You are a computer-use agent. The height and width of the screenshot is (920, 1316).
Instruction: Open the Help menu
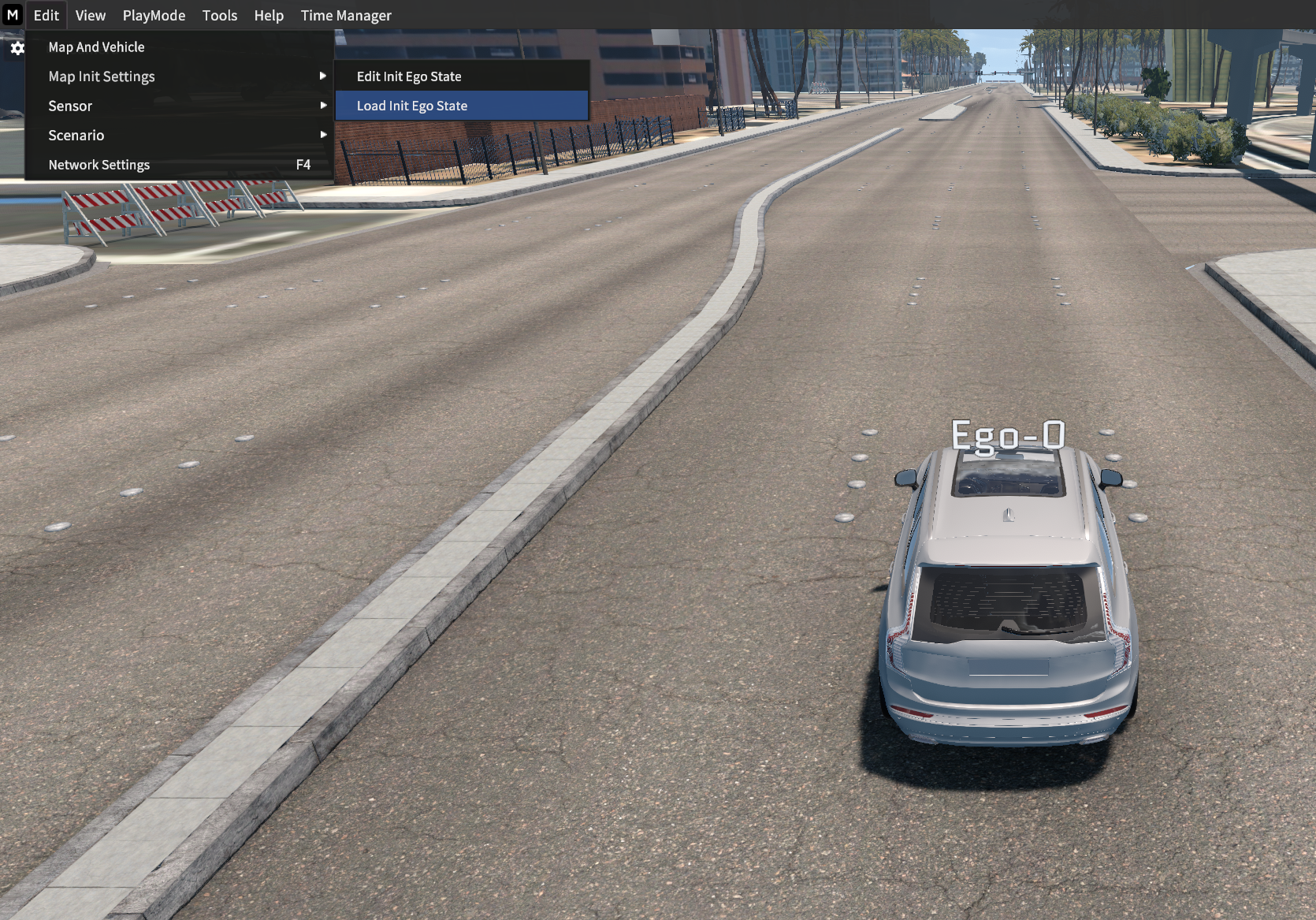[x=269, y=16]
